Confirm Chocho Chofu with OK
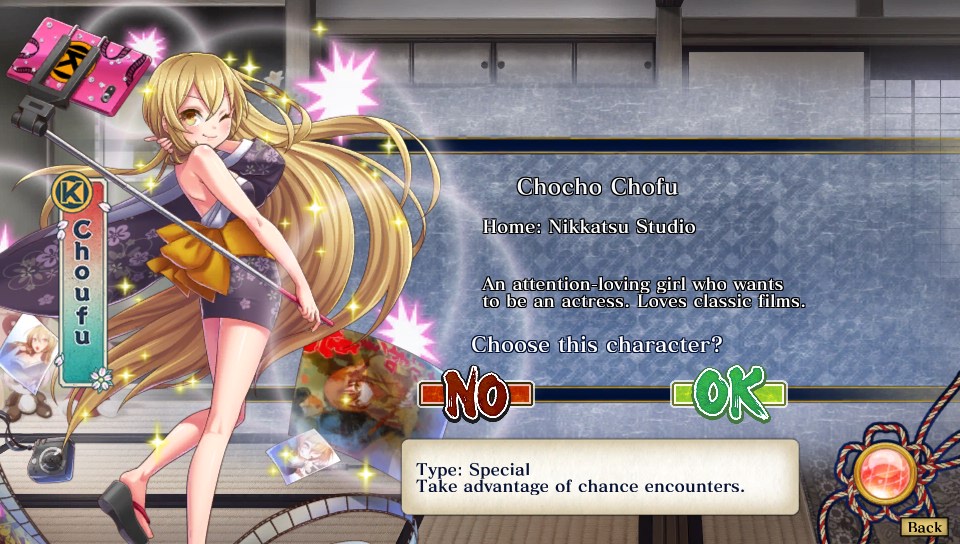The width and height of the screenshot is (960, 544). 729,394
